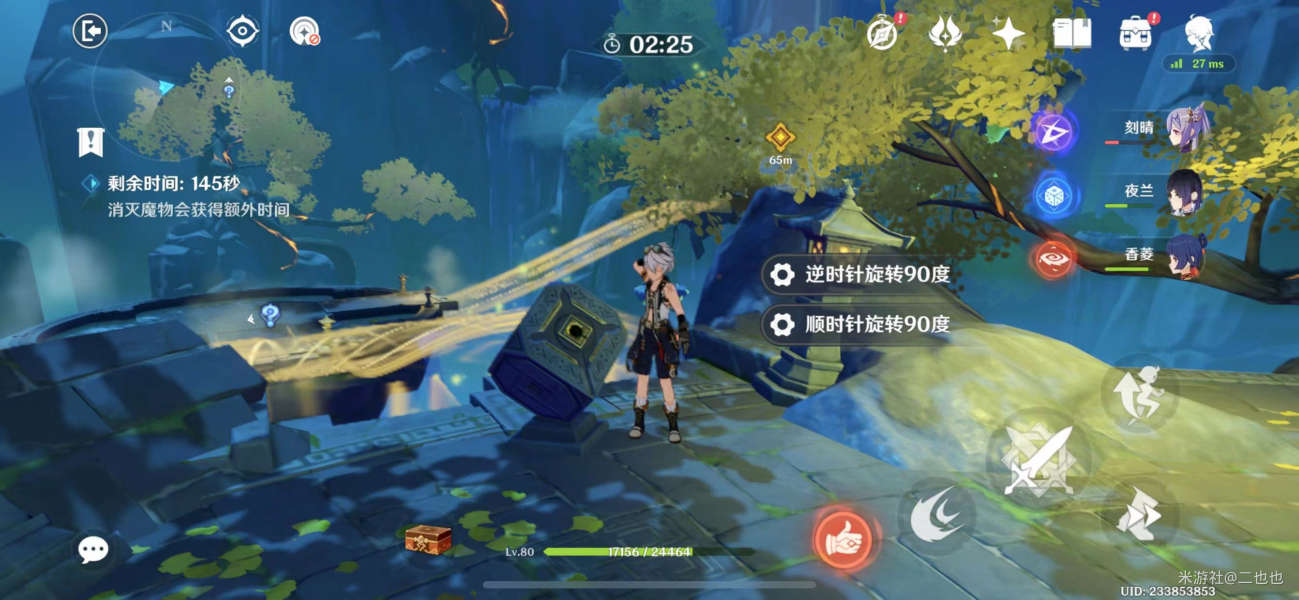Screen dimensions: 1299x600
Task: Open the adventurer handbook book icon
Action: (1072, 33)
